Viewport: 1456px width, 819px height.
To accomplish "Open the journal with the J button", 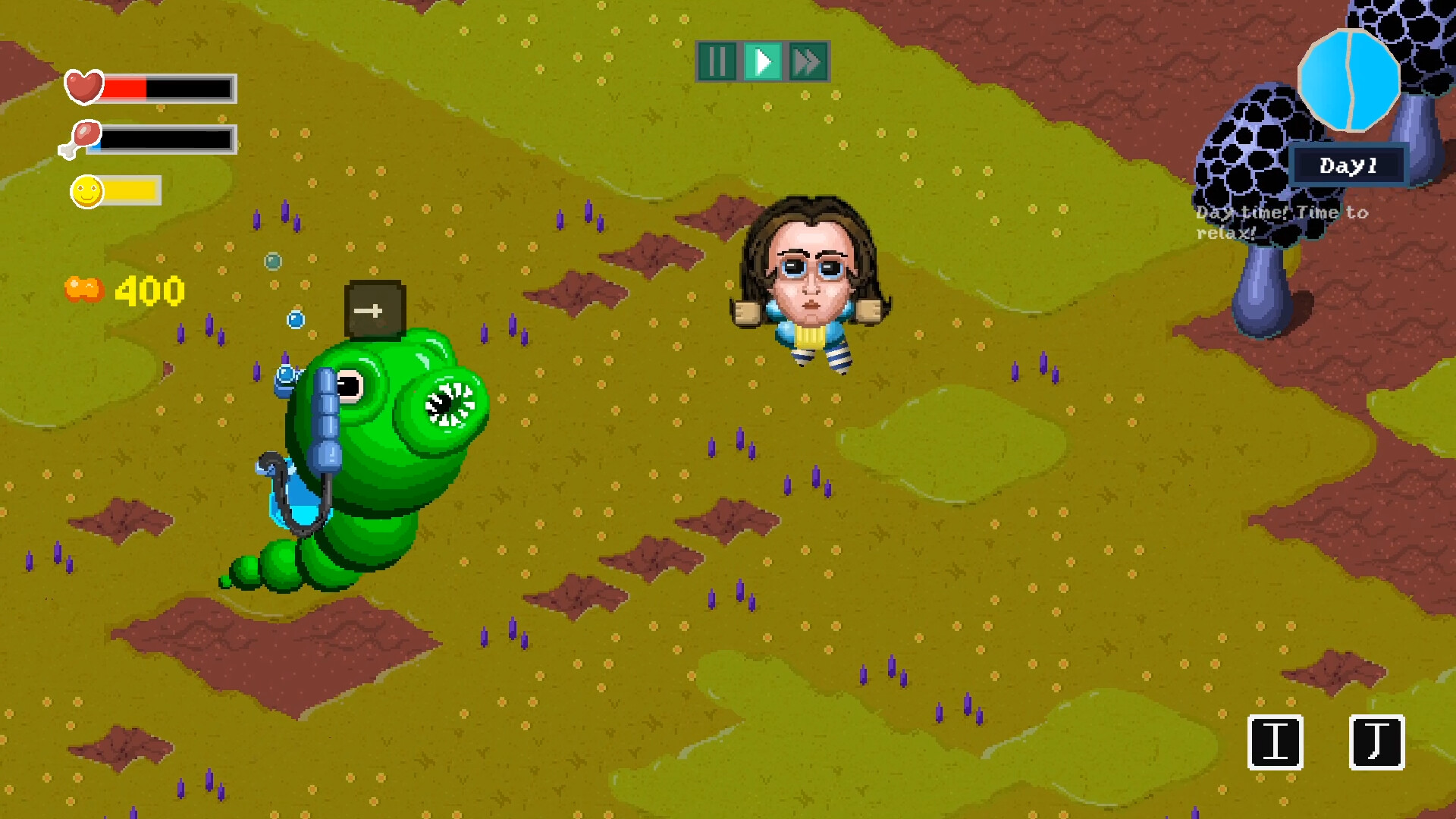I will 1376,741.
